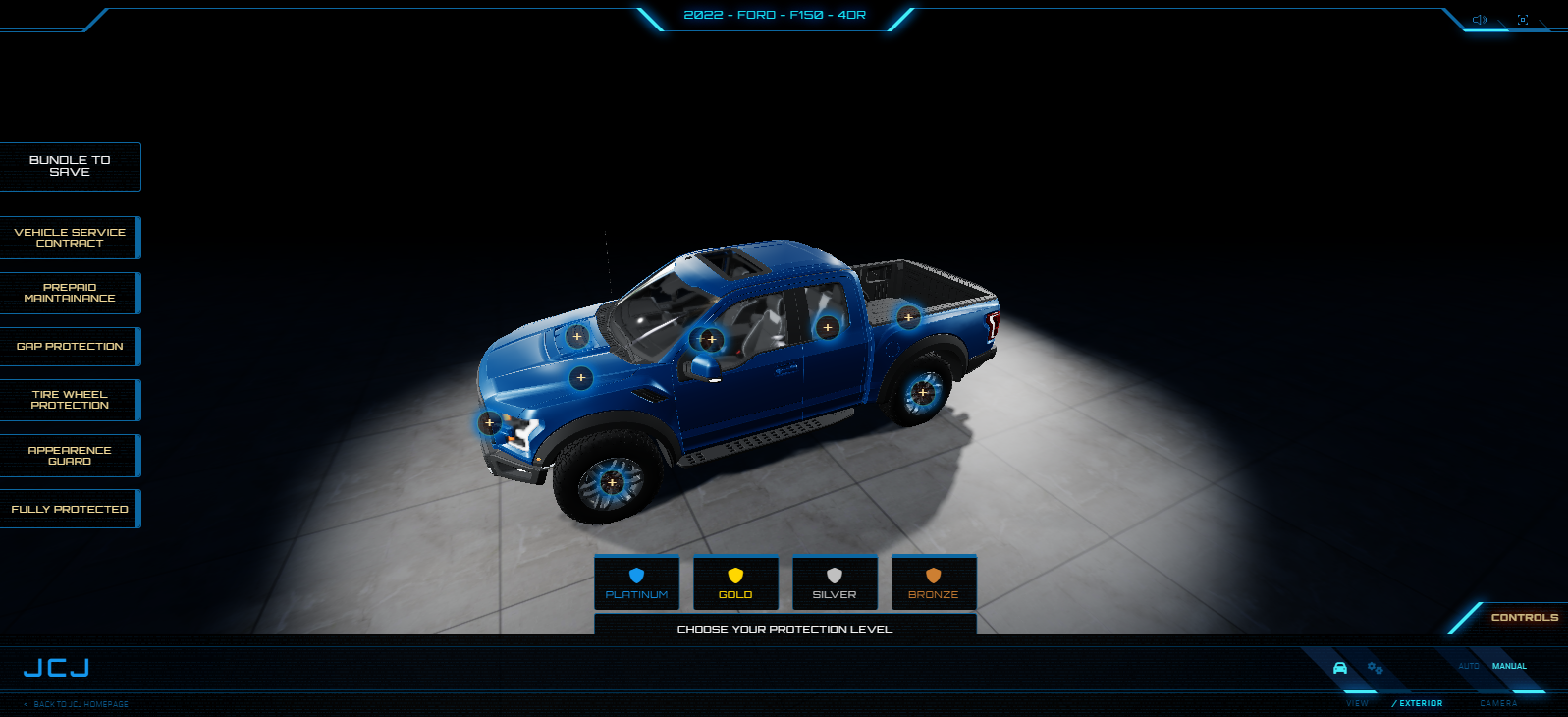Enter fullscreen with the frame icon

pyautogui.click(x=1523, y=20)
